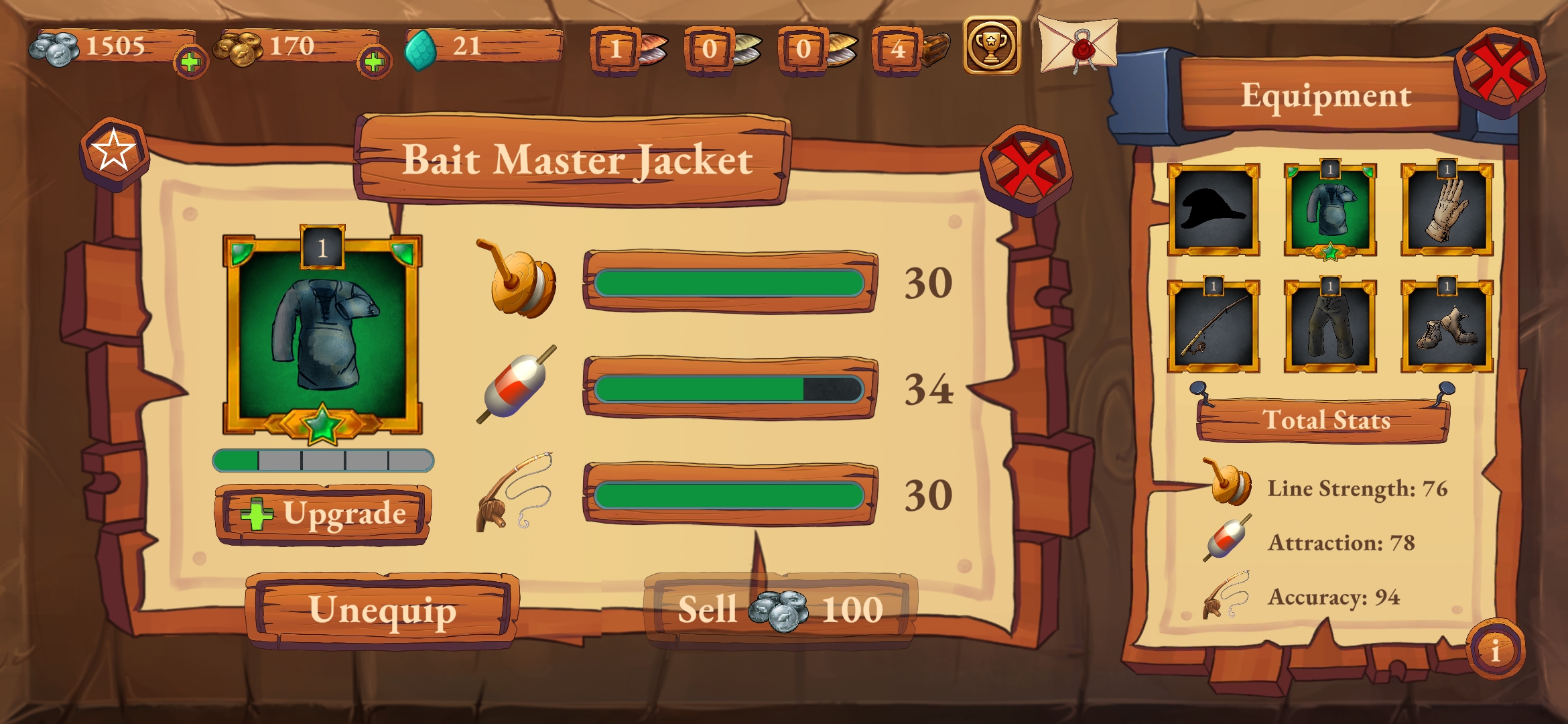Viewport: 1568px width, 724px height.
Task: Select the fishing rod equipment slot
Action: pyautogui.click(x=1214, y=326)
